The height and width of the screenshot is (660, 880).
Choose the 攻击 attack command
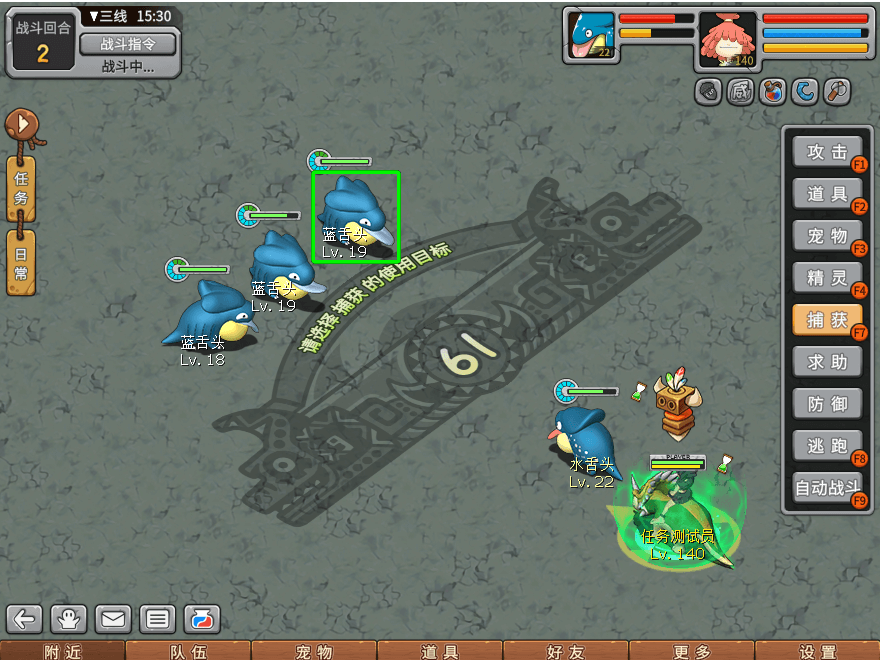pyautogui.click(x=827, y=152)
